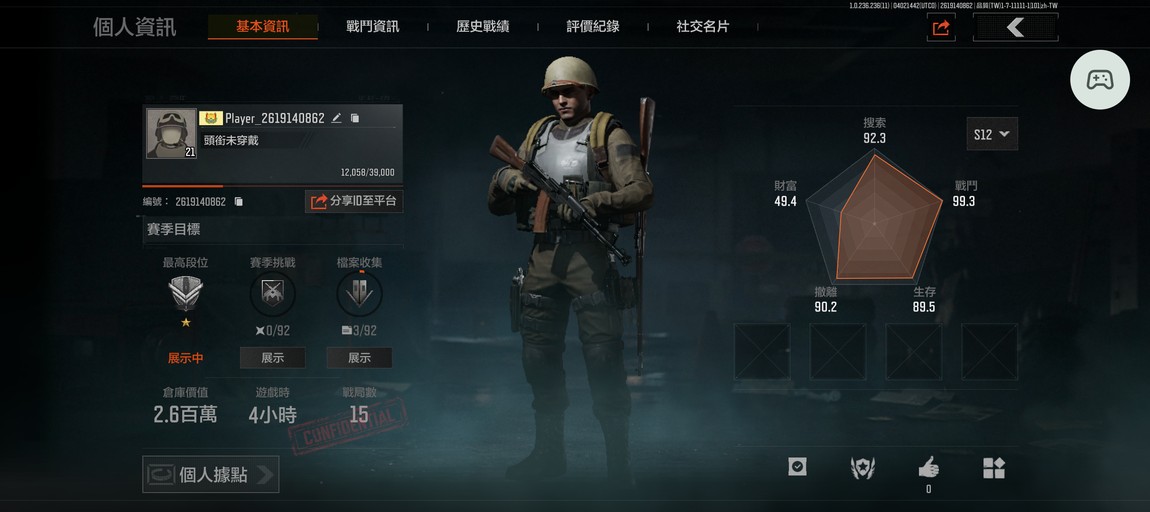Screen dimensions: 1150x512
Task: Open the S12 season dropdown
Action: point(992,134)
